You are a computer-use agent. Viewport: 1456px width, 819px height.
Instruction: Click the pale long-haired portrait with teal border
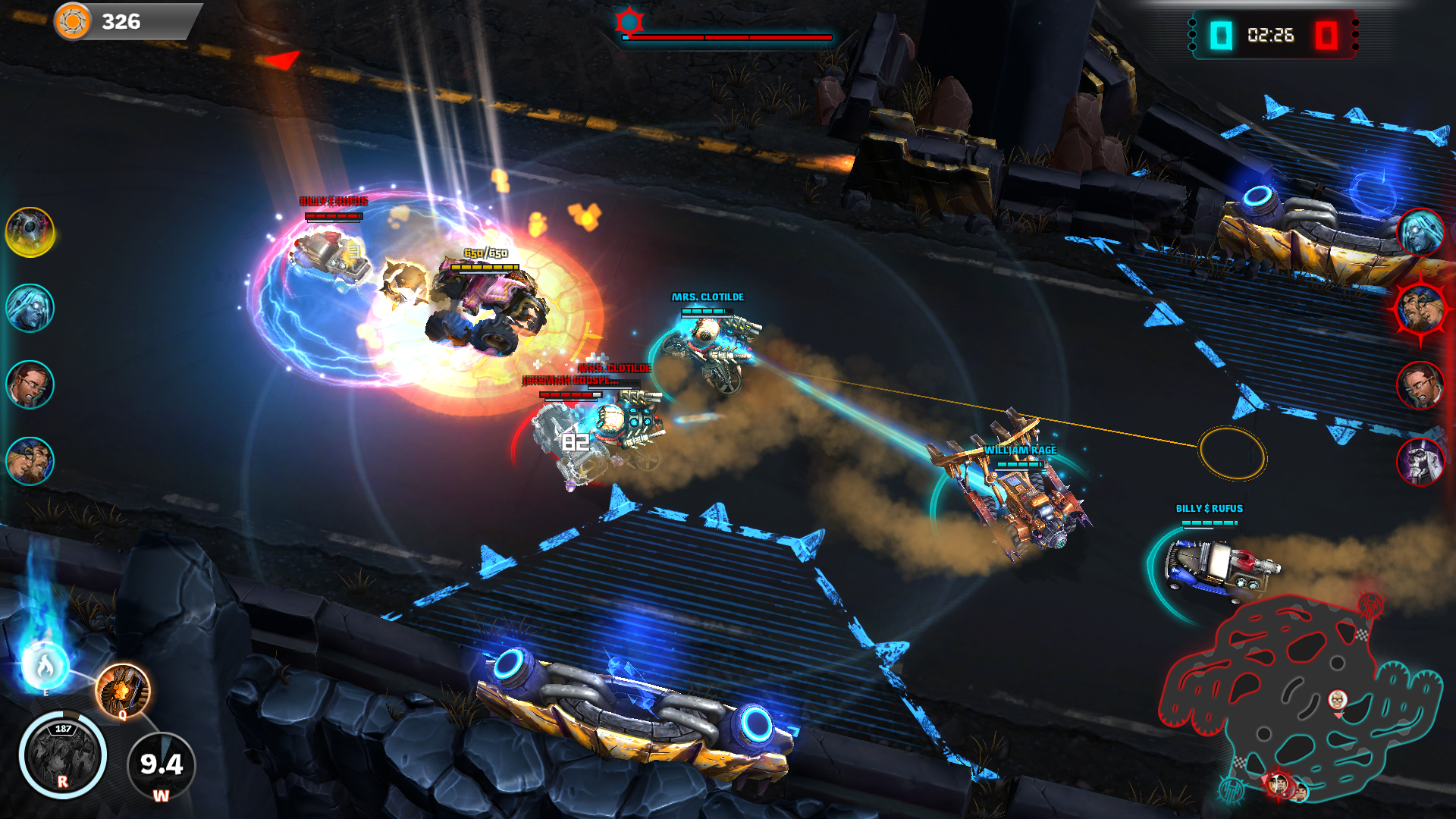(x=30, y=308)
